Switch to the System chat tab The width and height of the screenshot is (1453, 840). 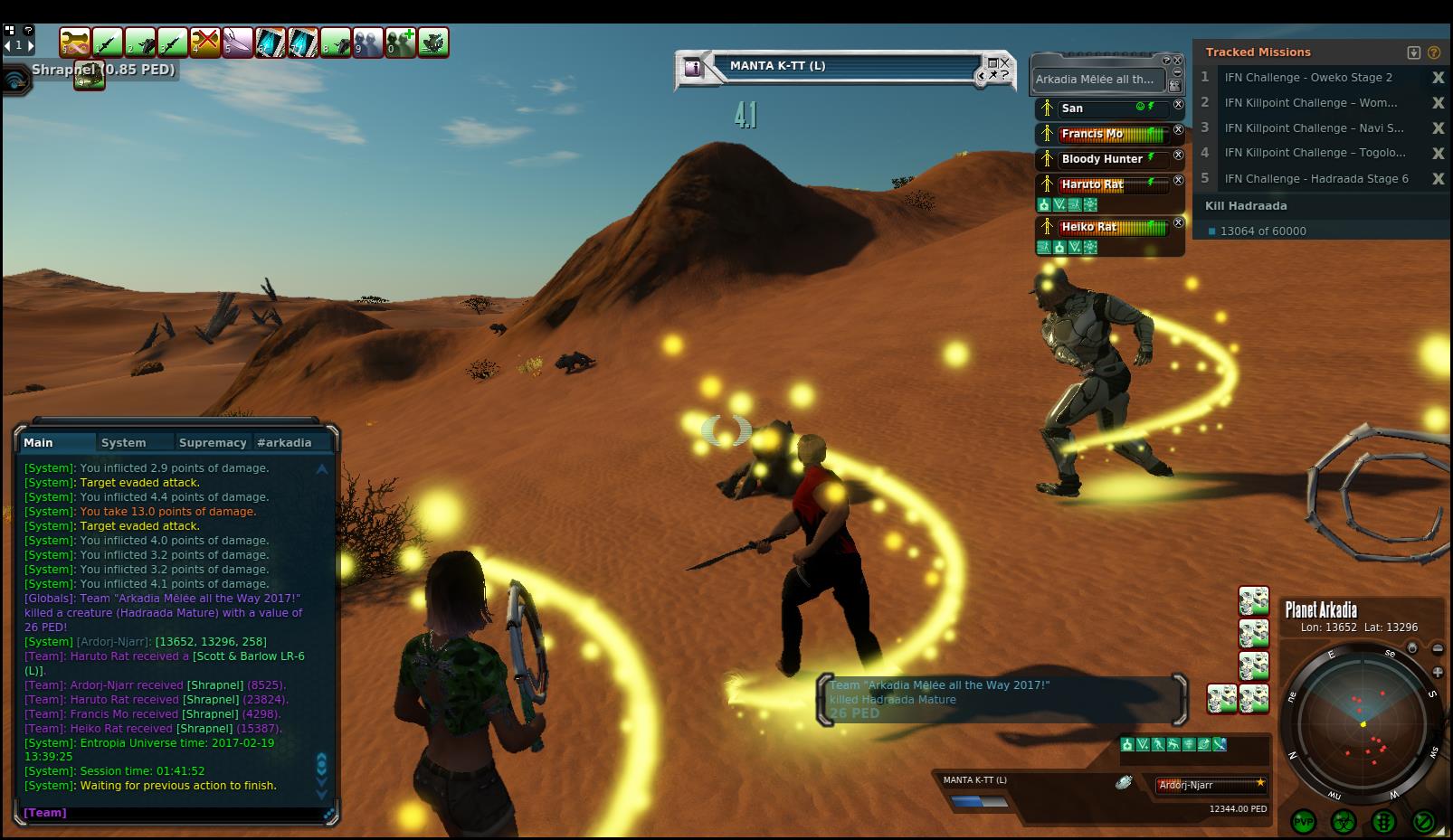[x=124, y=443]
